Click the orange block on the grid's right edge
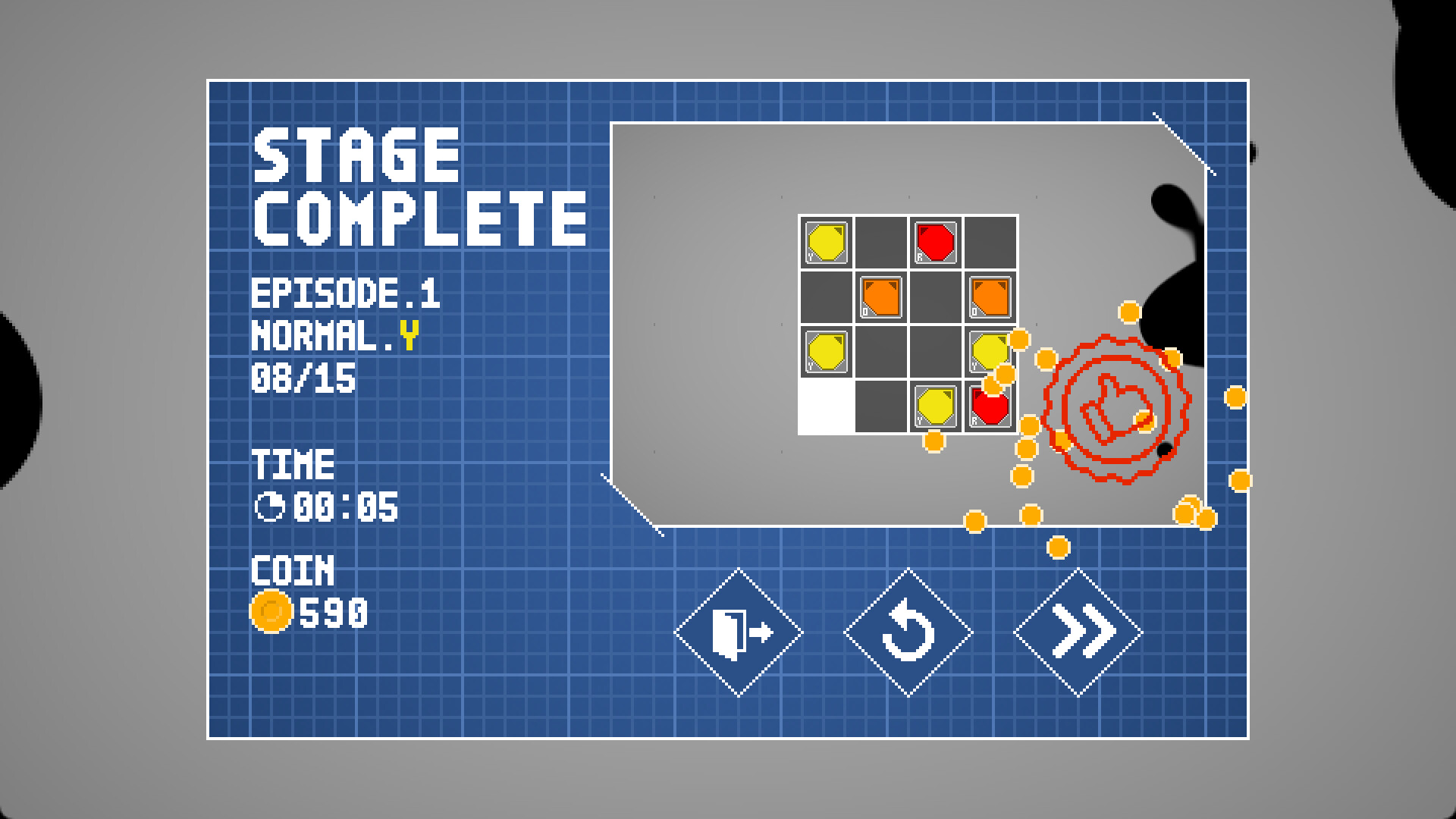Viewport: 1456px width, 819px height. [x=992, y=296]
